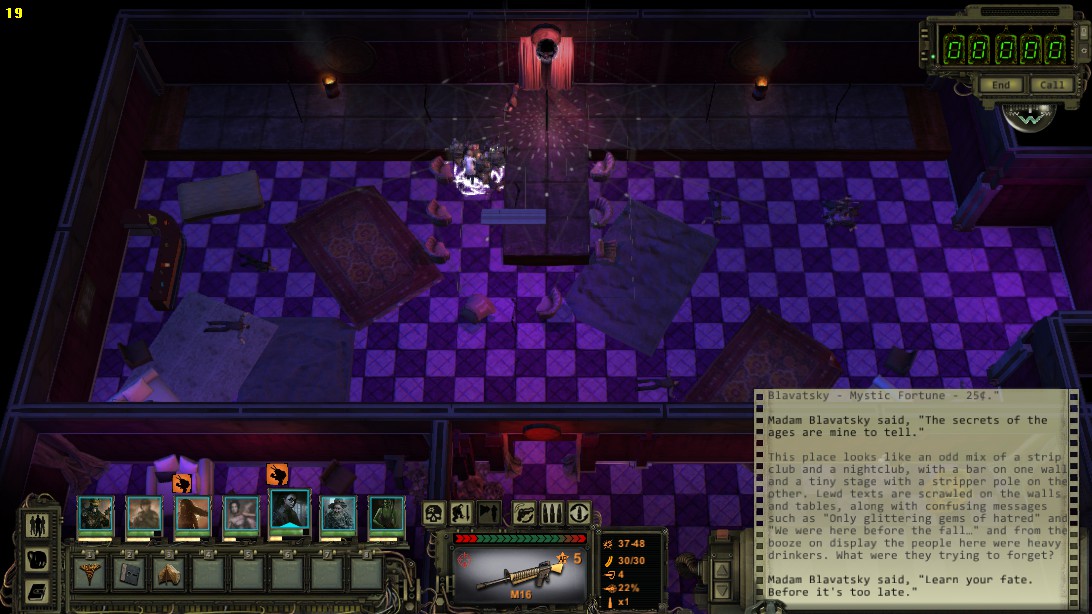Select the M16 weapon panel

[x=519, y=573]
